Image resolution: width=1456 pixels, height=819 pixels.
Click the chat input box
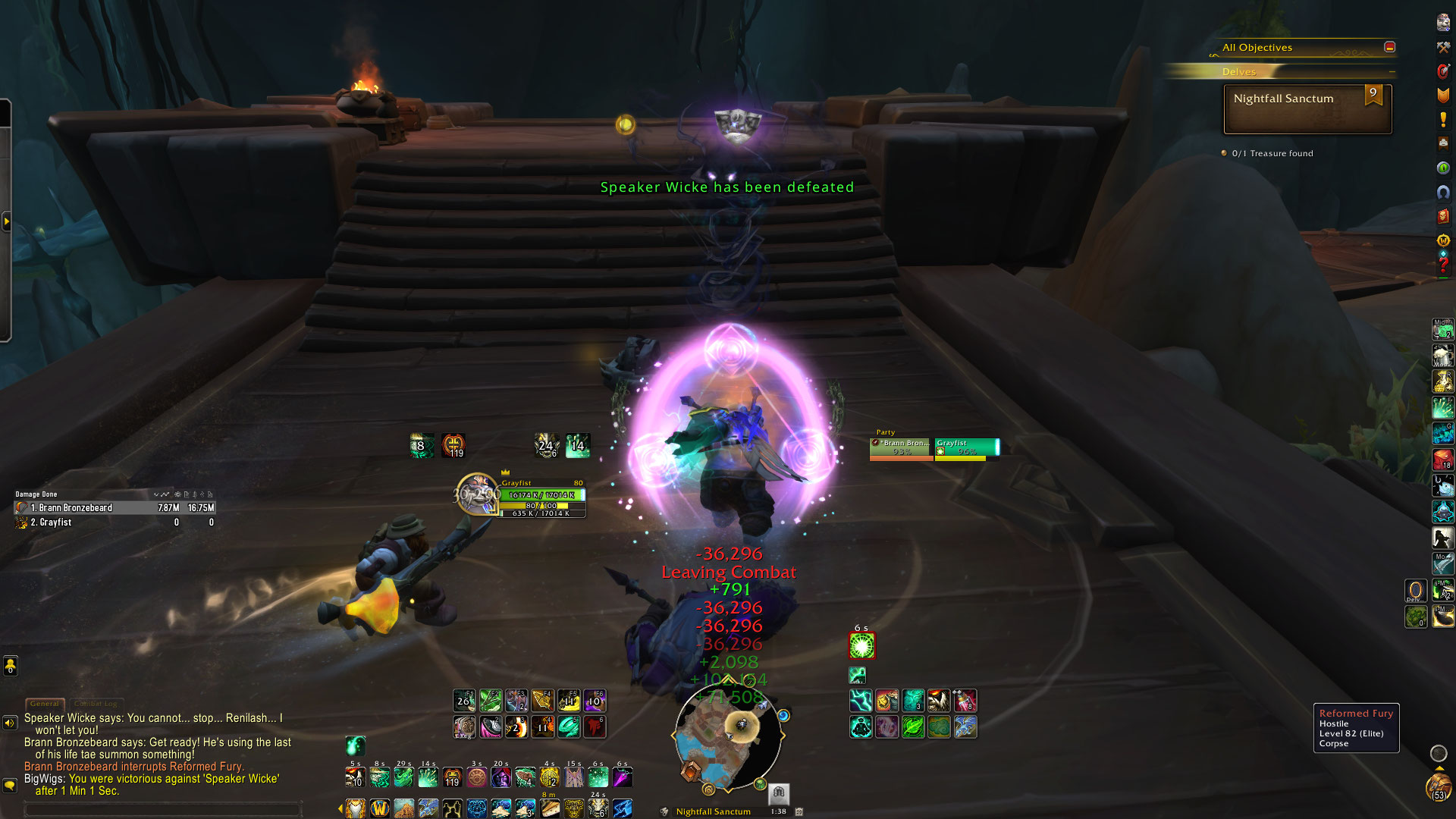(x=163, y=809)
